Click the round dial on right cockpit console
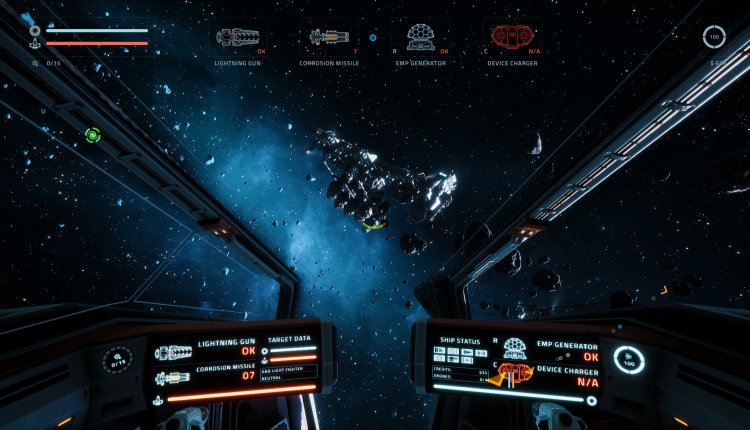 pyautogui.click(x=628, y=360)
